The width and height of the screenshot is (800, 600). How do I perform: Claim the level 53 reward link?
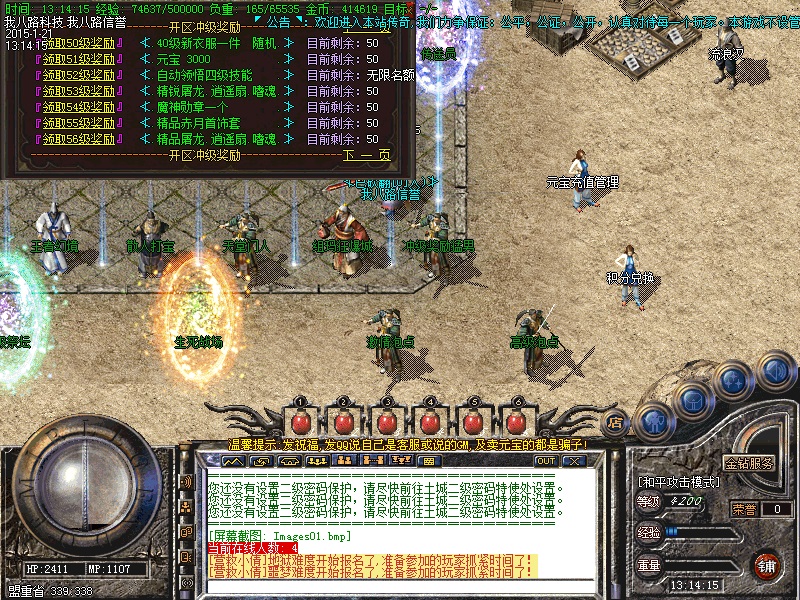(x=78, y=91)
